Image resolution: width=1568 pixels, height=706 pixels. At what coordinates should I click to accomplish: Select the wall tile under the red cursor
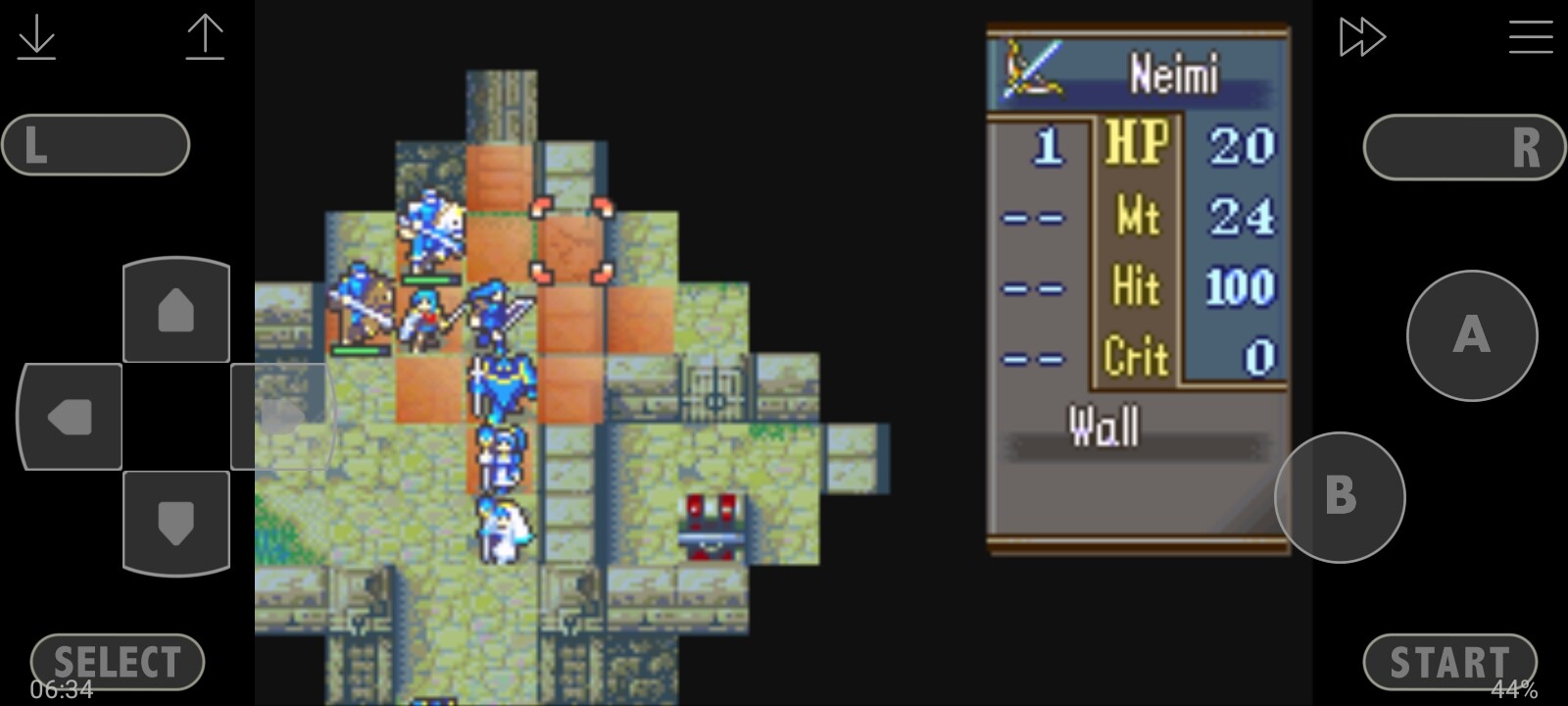pos(571,241)
